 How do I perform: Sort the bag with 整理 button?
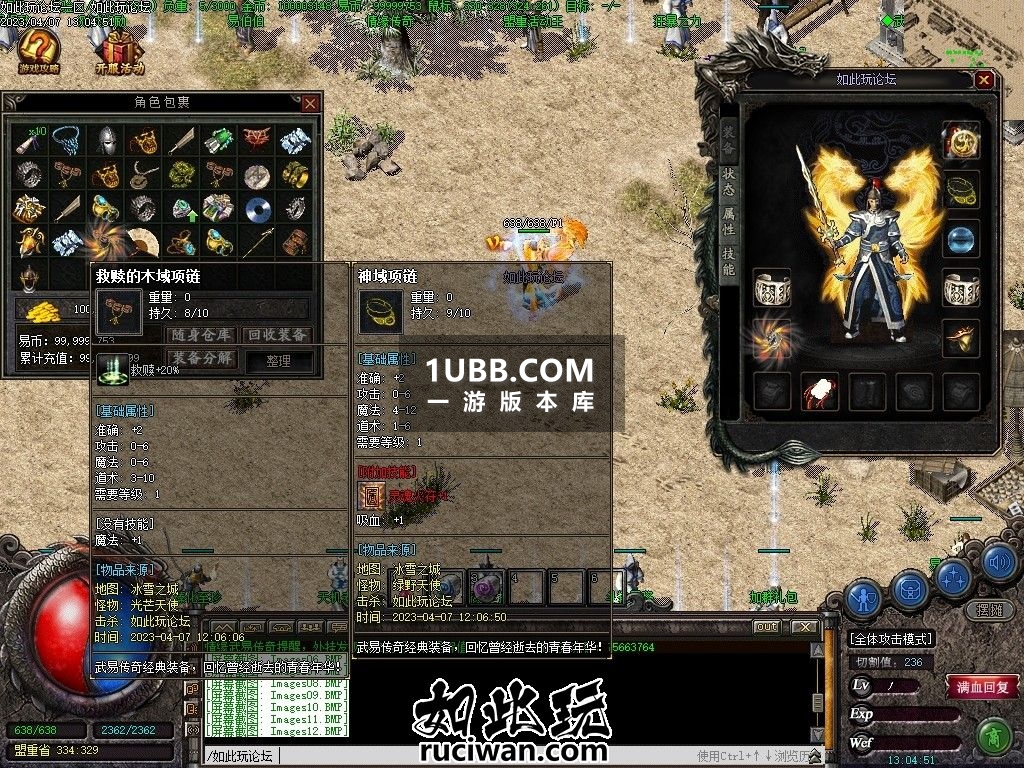277,360
